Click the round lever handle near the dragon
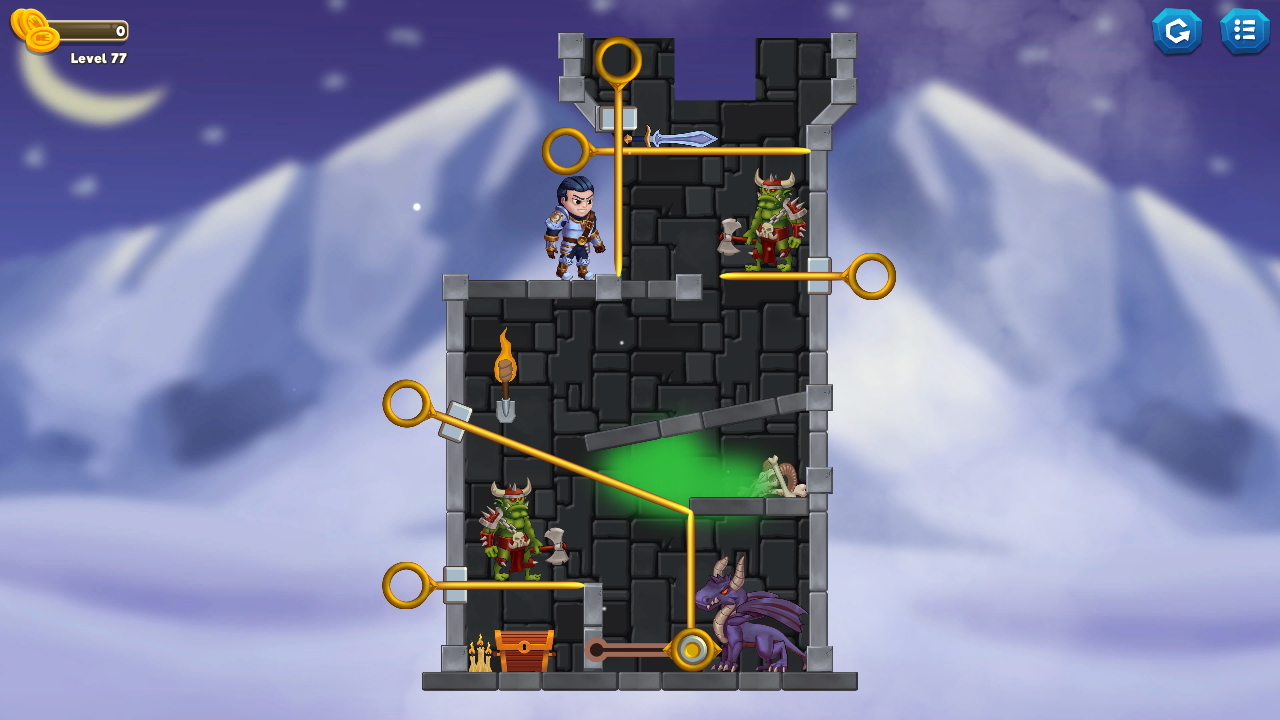Image resolution: width=1280 pixels, height=720 pixels. (692, 651)
